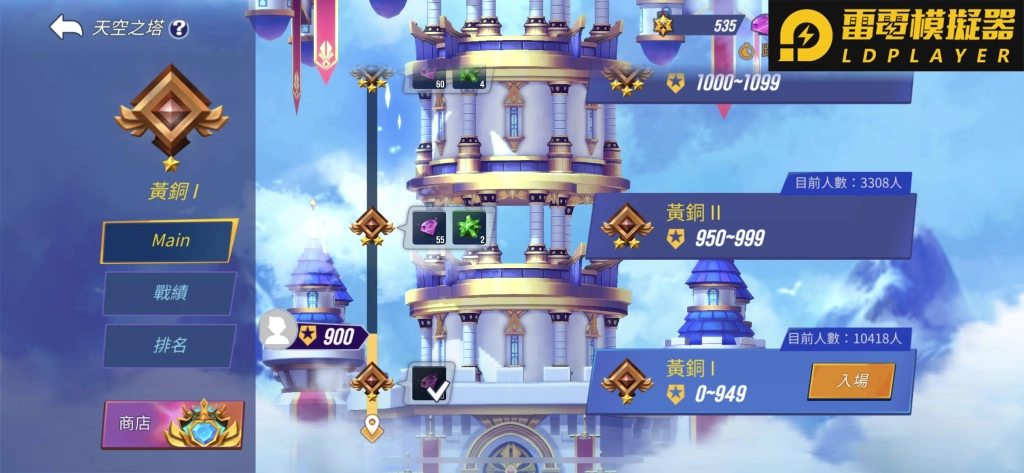Viewport: 1024px width, 473px height.
Task: View the green star reward with count 2
Action: pos(470,228)
